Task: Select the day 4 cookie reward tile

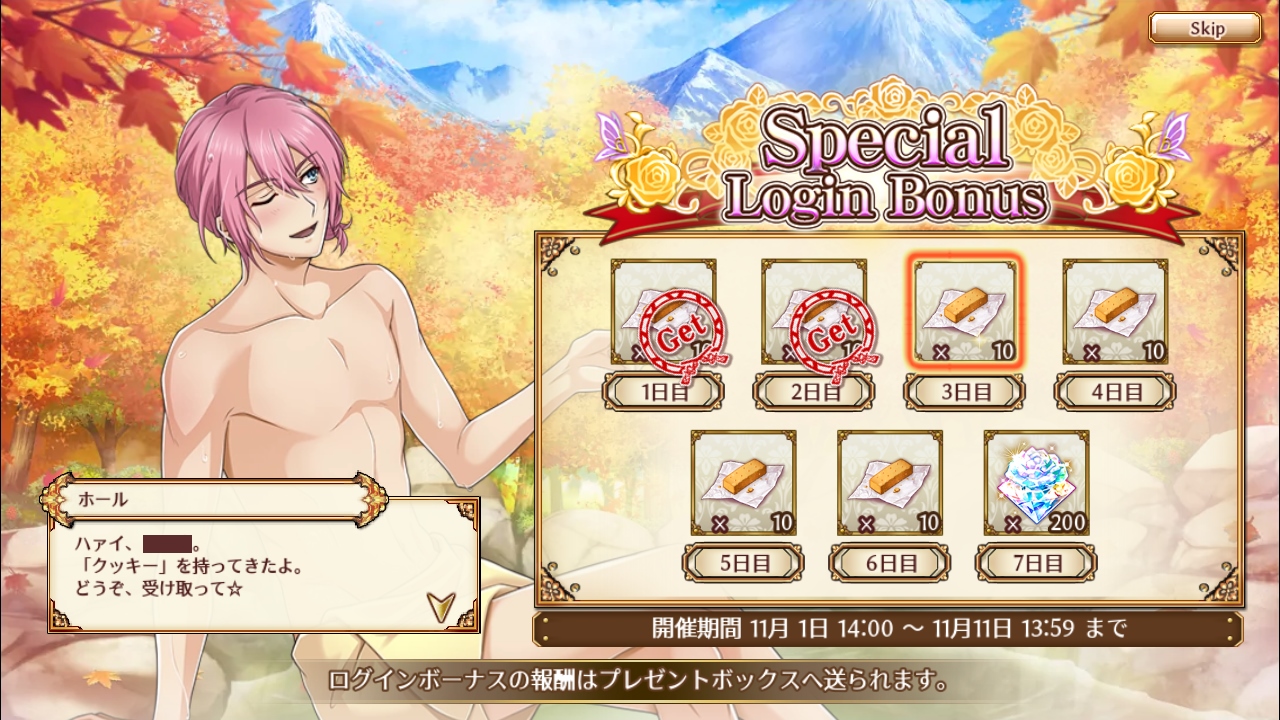Action: tap(1115, 312)
